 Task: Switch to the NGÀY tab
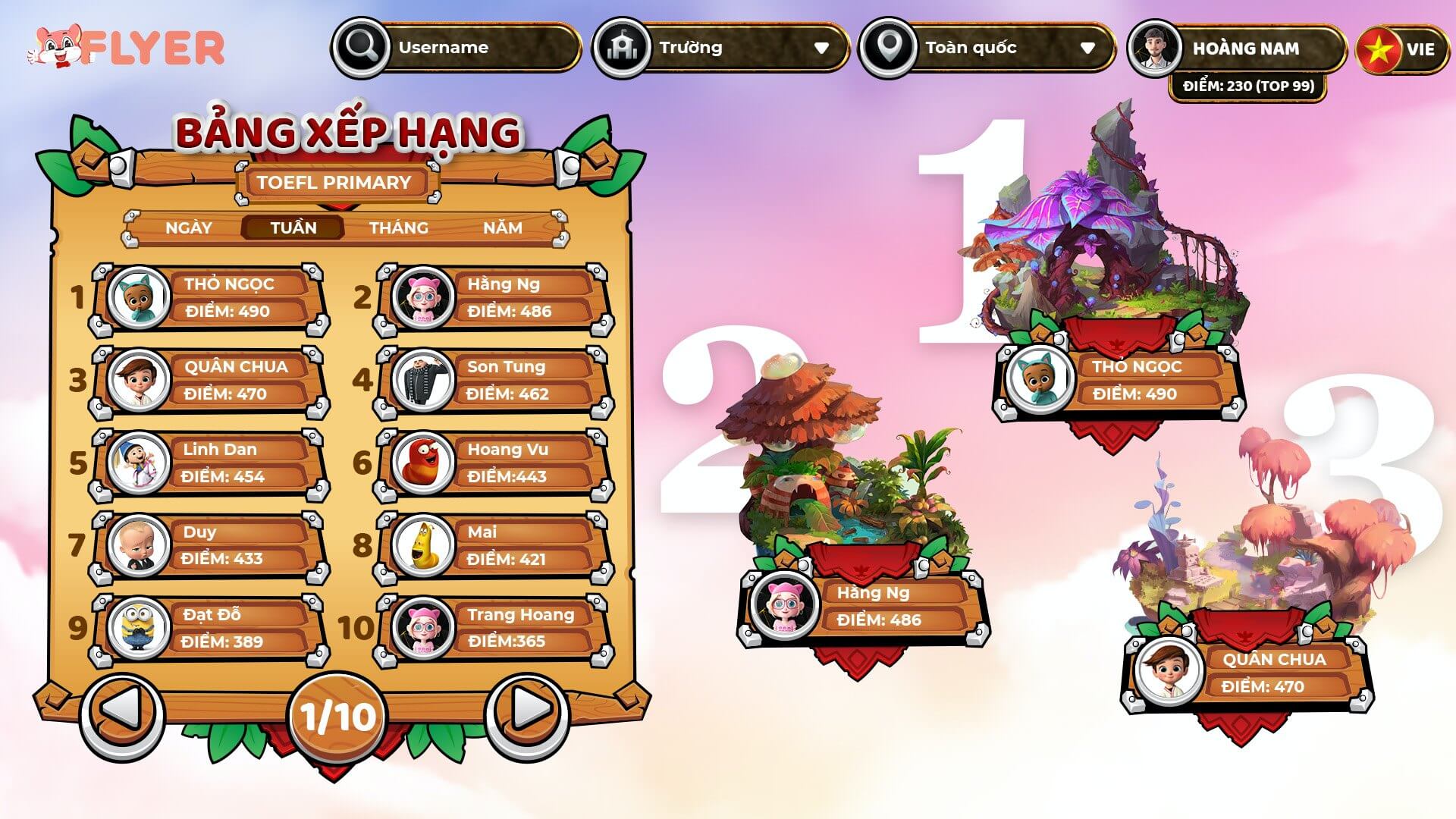tap(189, 227)
